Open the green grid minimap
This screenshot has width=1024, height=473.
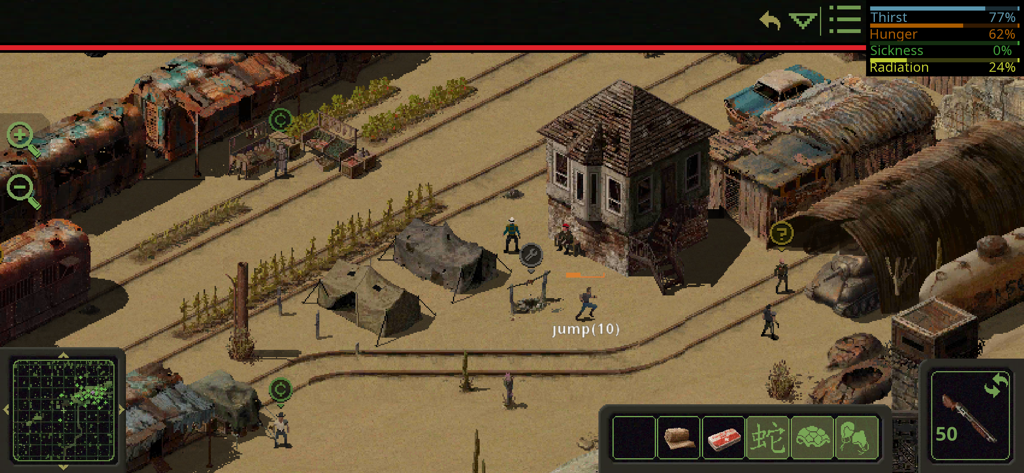[x=63, y=410]
